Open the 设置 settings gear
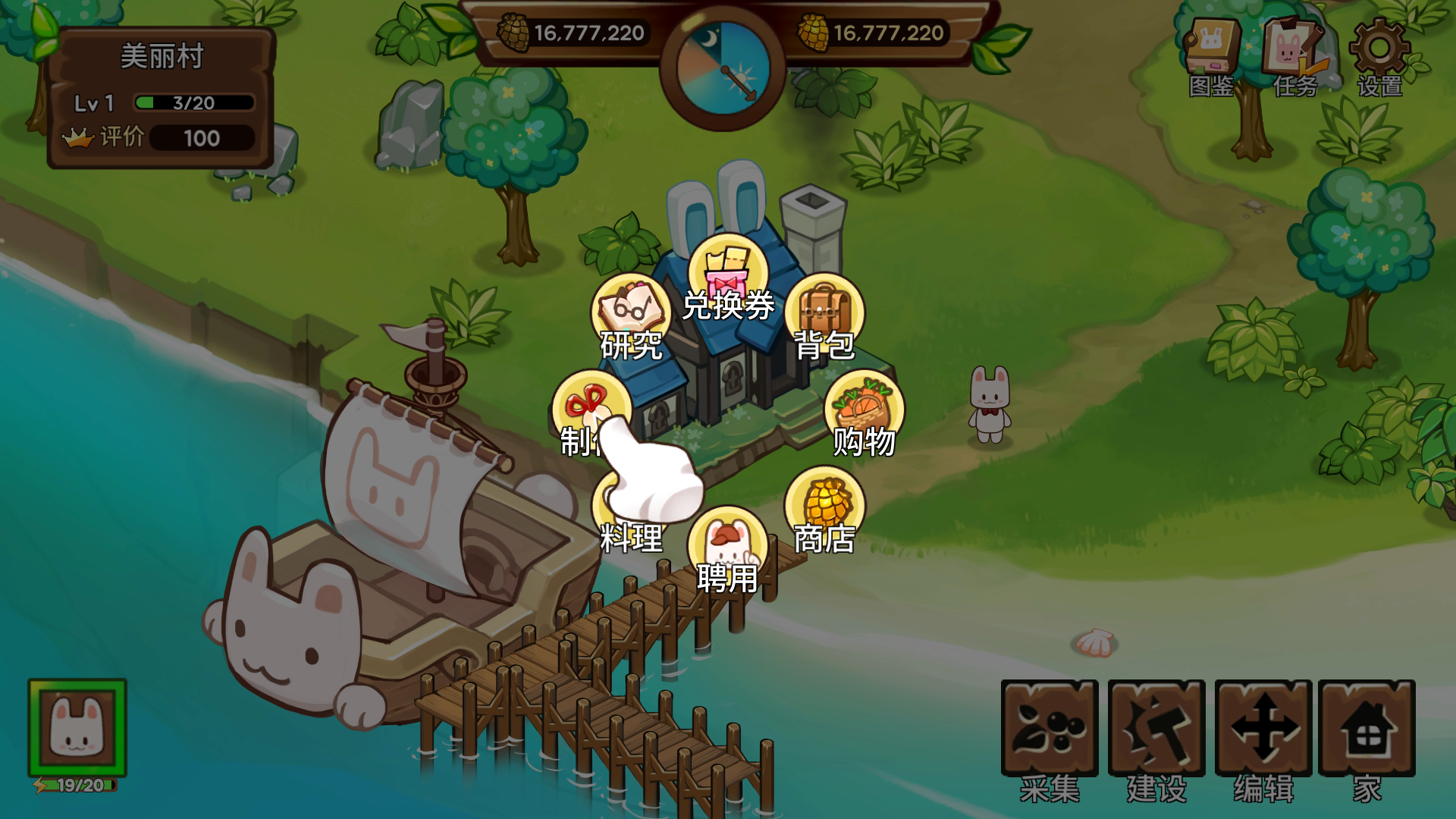 [x=1379, y=57]
